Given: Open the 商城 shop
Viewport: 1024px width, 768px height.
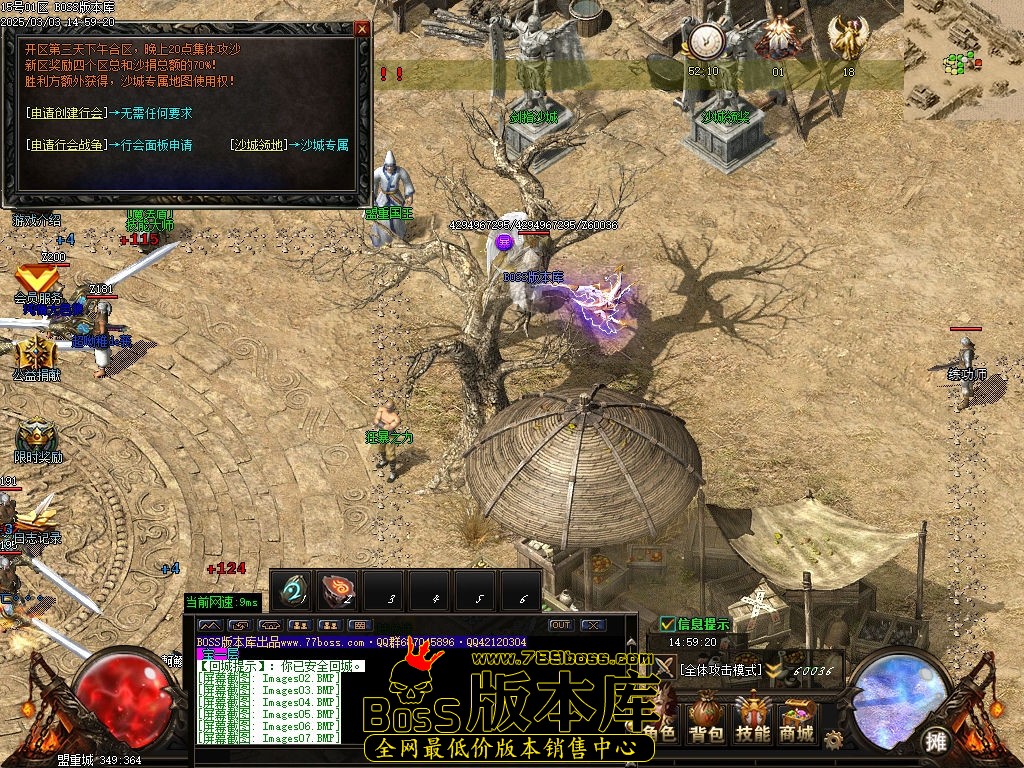Looking at the screenshot, I should tap(797, 718).
